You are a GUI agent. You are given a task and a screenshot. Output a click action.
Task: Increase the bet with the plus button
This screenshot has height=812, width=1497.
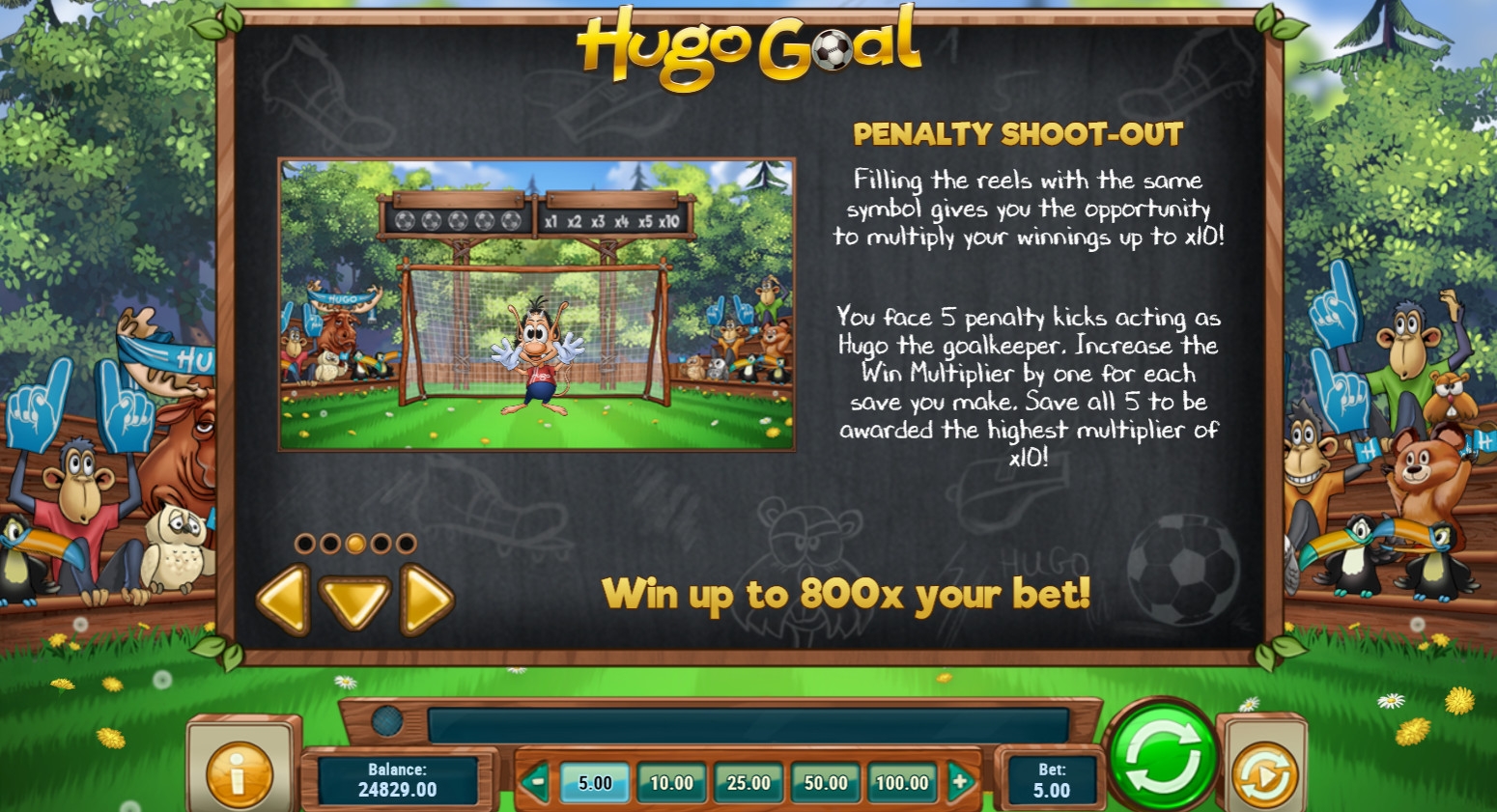click(960, 782)
